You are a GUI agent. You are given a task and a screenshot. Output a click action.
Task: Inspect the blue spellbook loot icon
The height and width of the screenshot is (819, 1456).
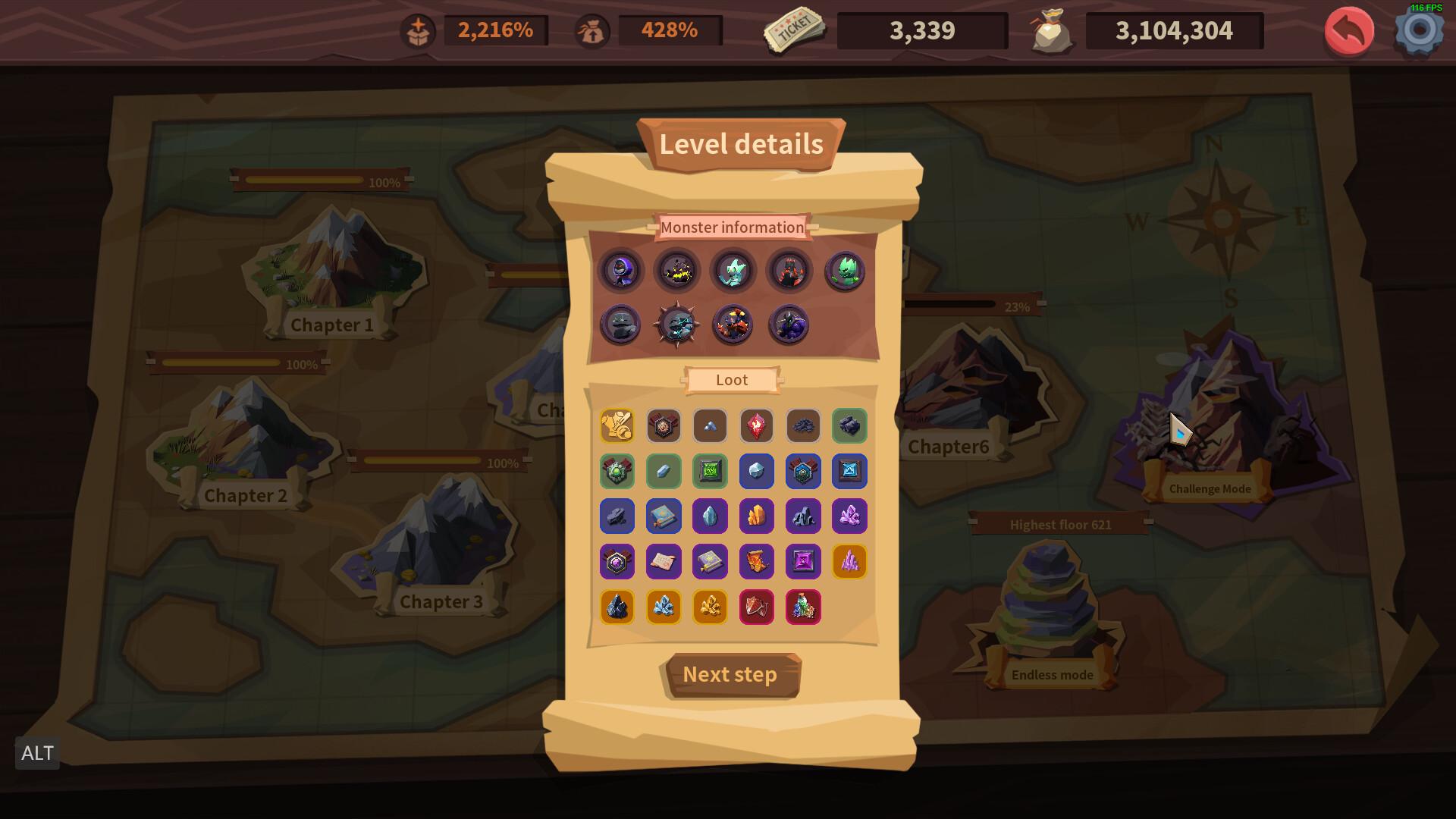664,516
